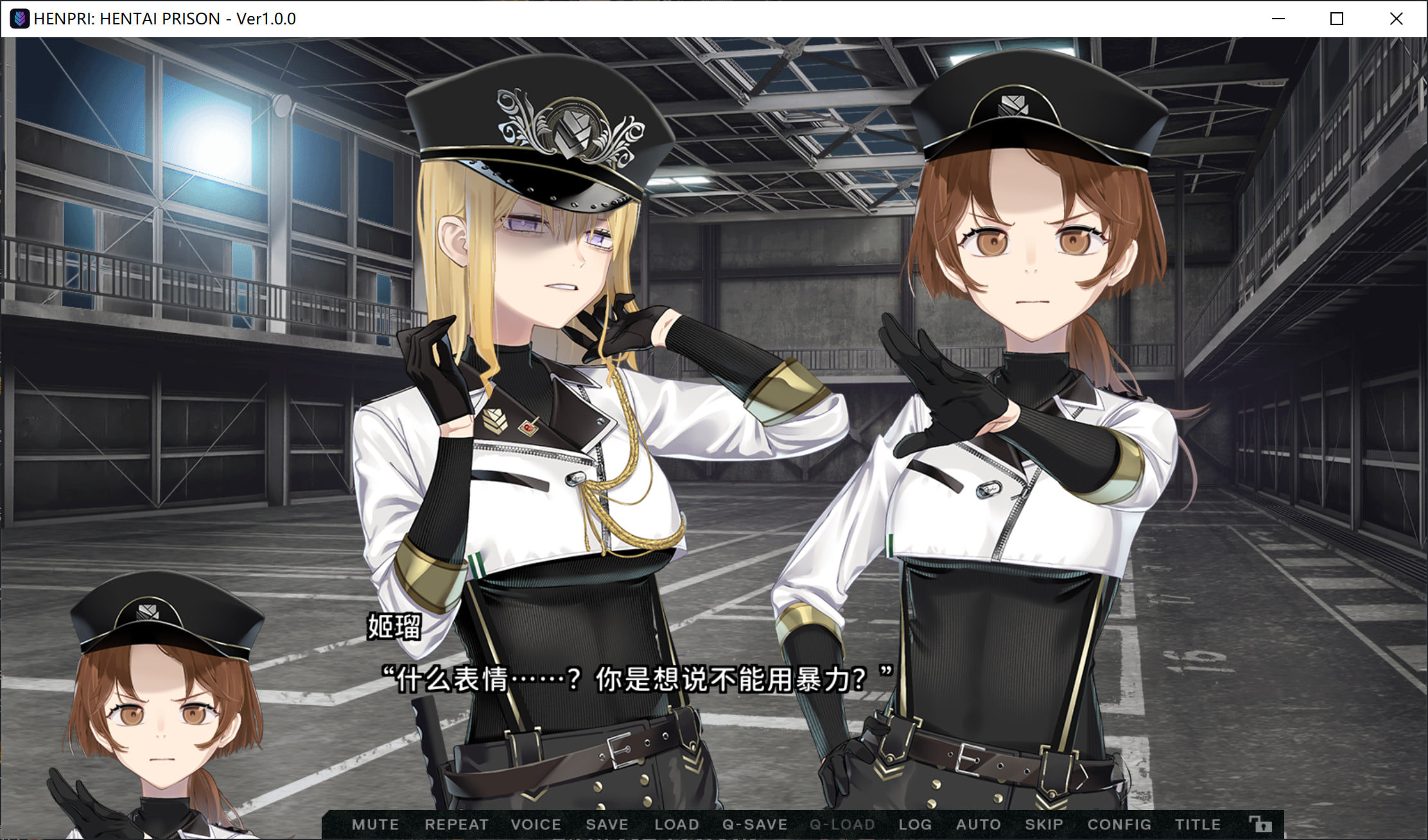Mute the game audio
Viewport: 1428px width, 840px height.
(376, 825)
